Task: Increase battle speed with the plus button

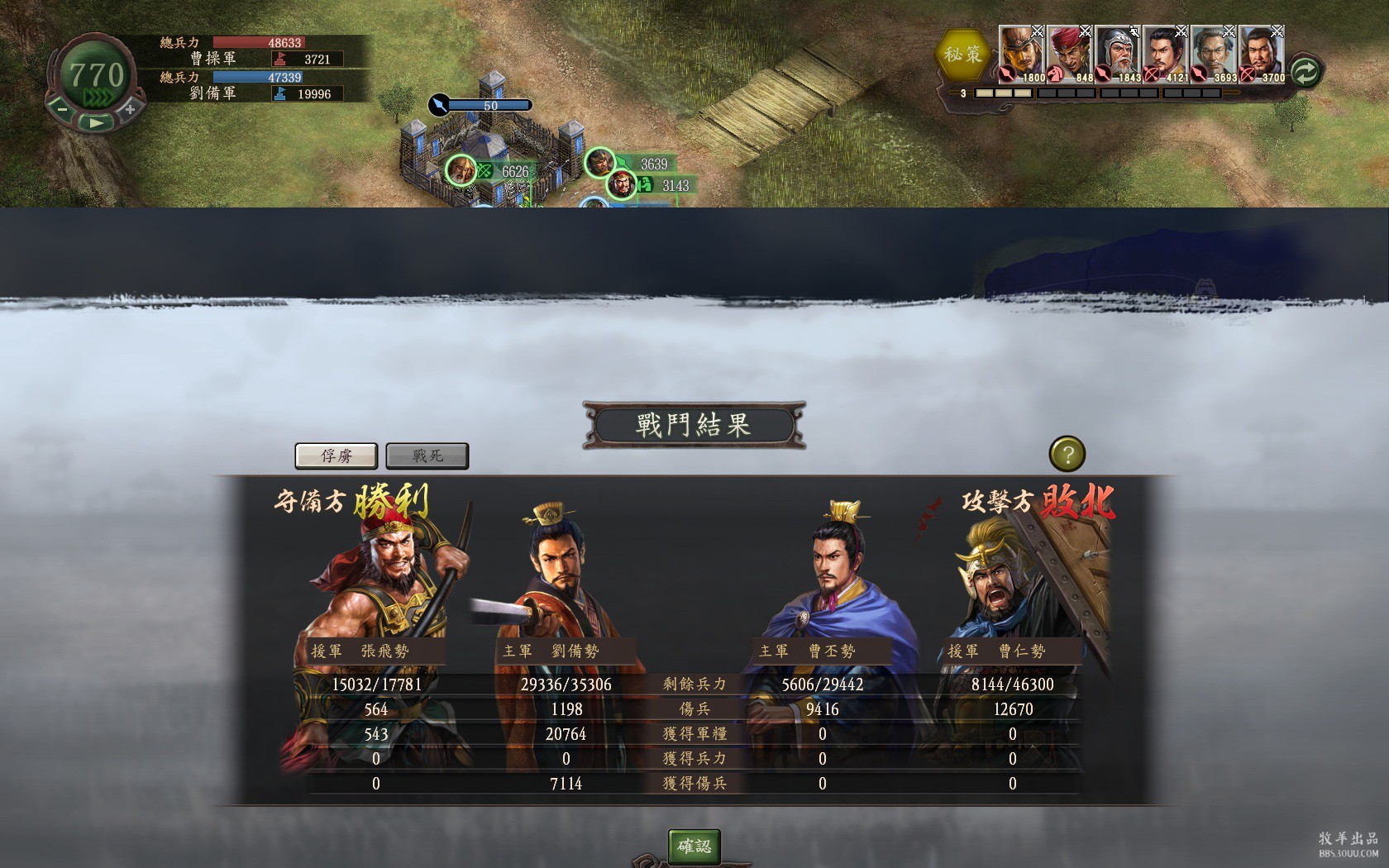Action: pyautogui.click(x=130, y=108)
